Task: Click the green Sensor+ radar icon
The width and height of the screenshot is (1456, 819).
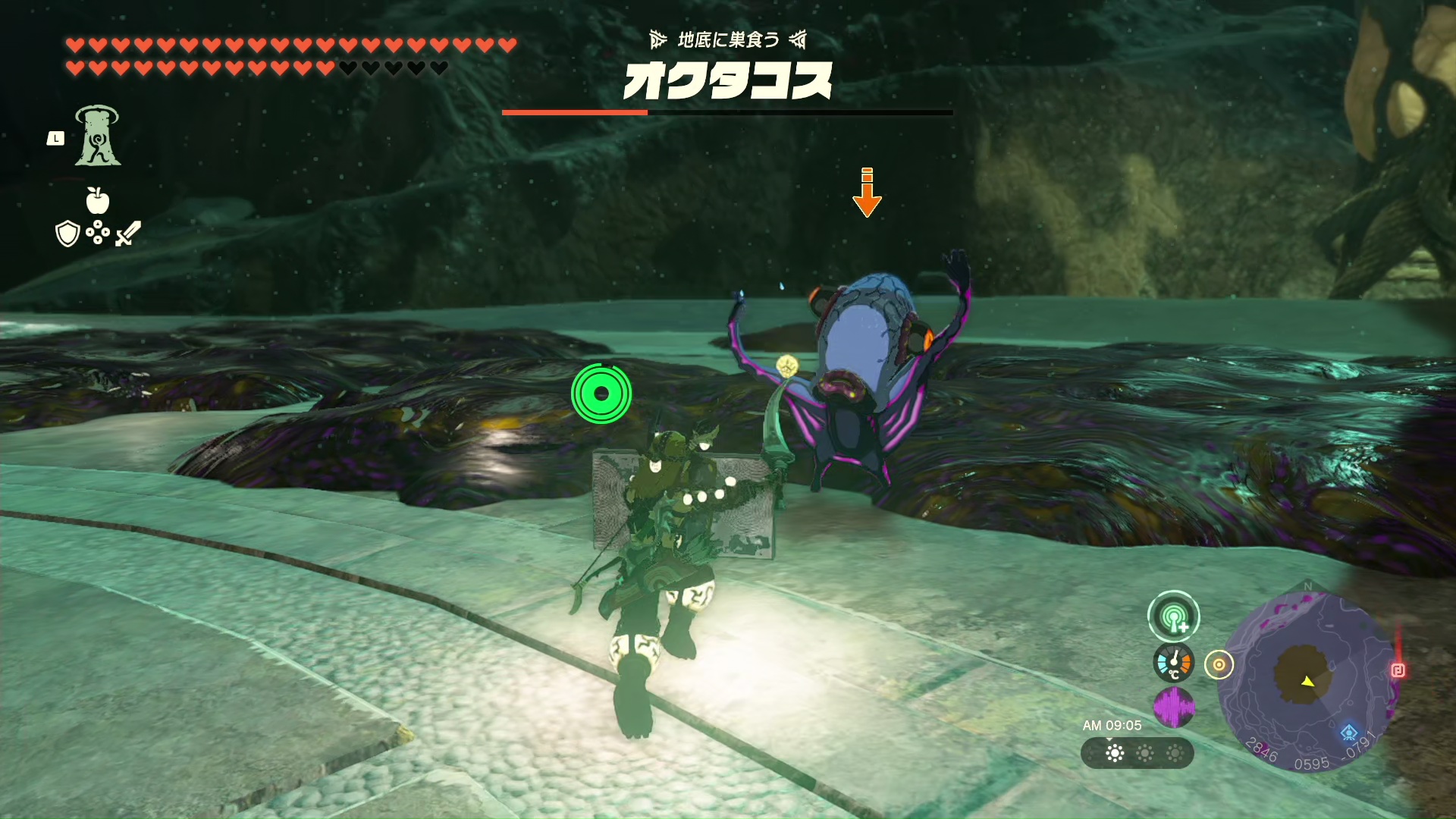Action: click(1173, 617)
